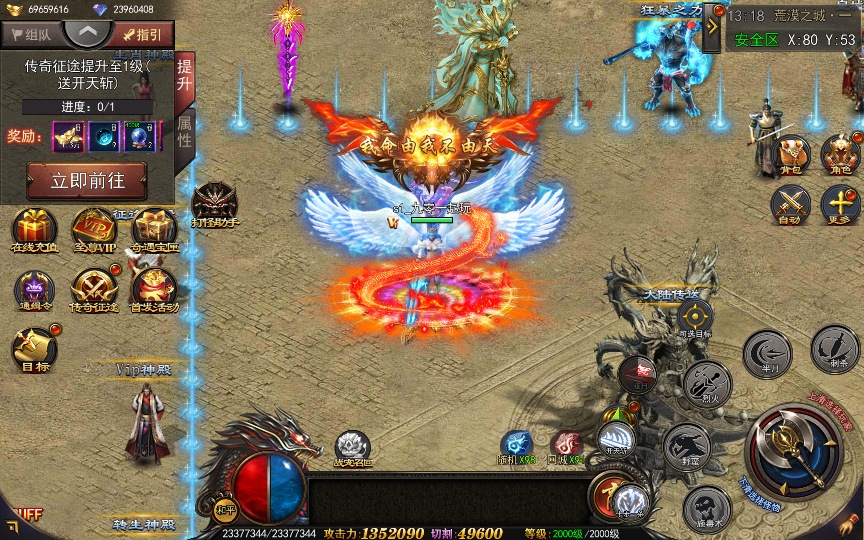Open the 目标 goals scroll icon
Viewport: 864px width, 540px height.
tap(31, 350)
